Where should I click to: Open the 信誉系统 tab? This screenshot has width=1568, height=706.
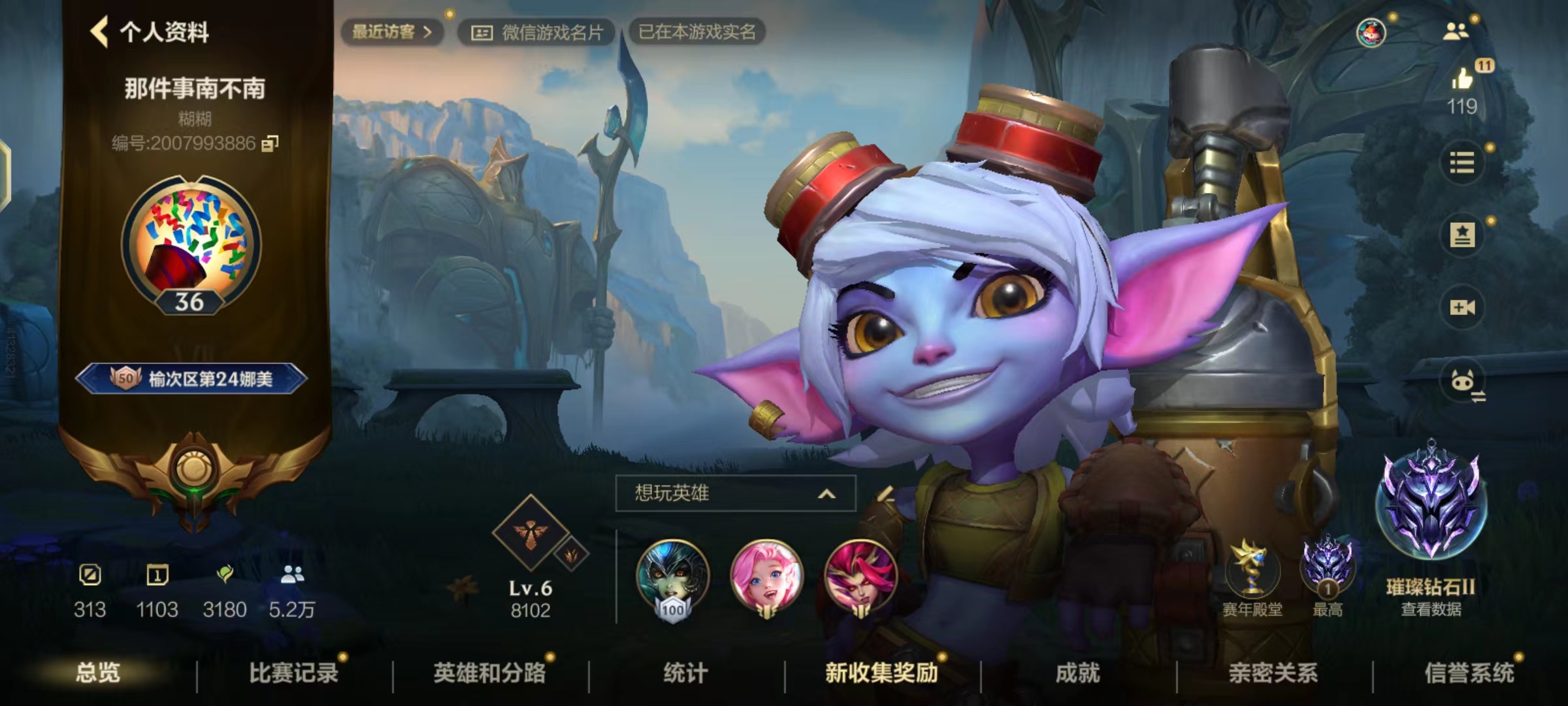pos(1469,673)
